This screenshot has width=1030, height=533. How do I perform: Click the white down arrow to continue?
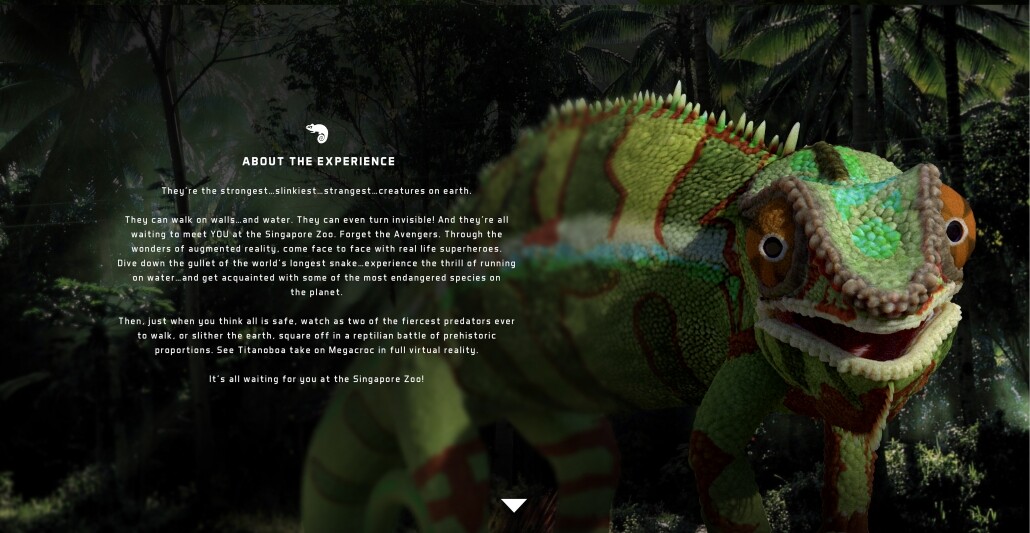(514, 505)
